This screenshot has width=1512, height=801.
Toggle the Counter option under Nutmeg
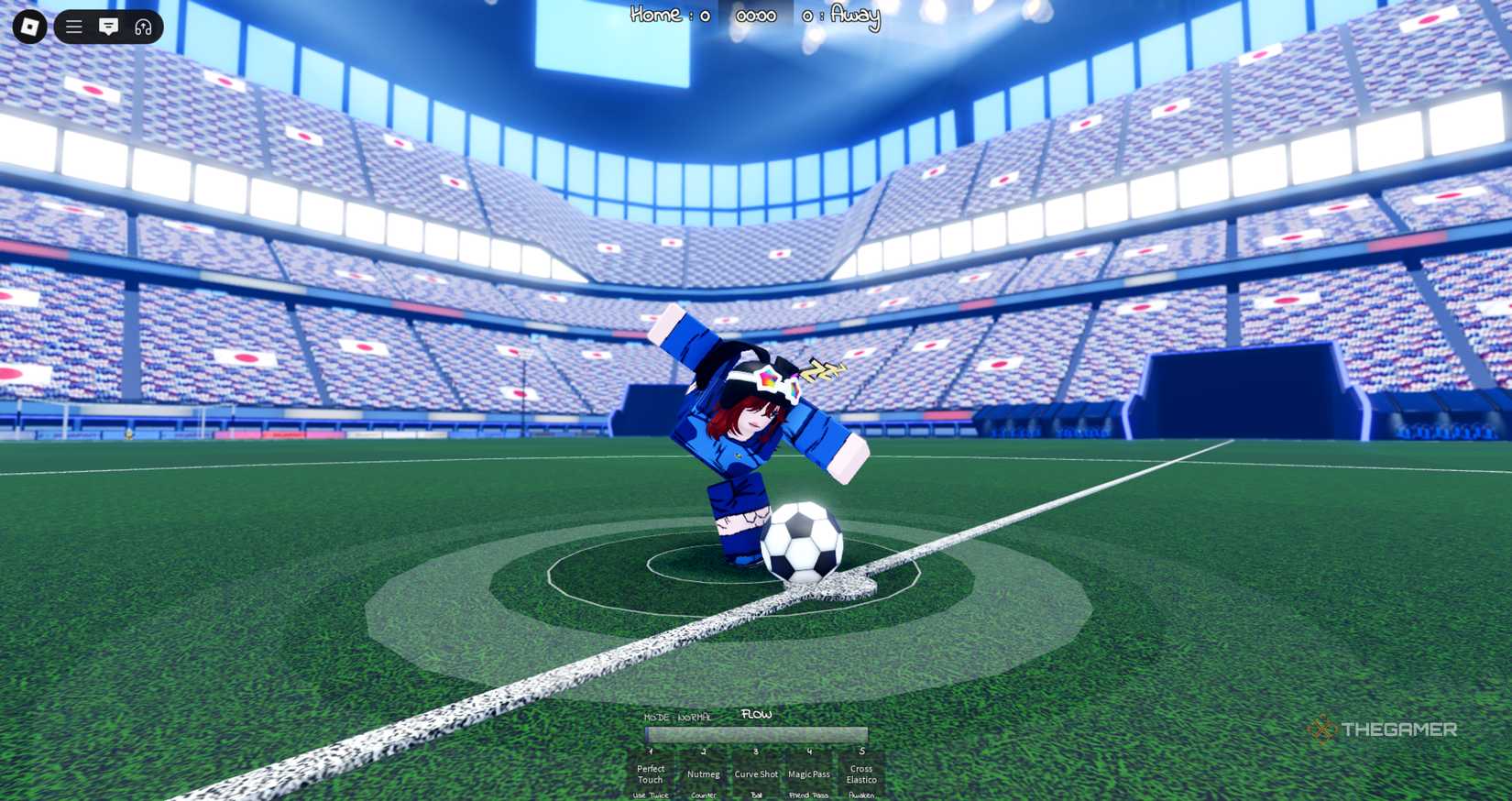coord(703,795)
